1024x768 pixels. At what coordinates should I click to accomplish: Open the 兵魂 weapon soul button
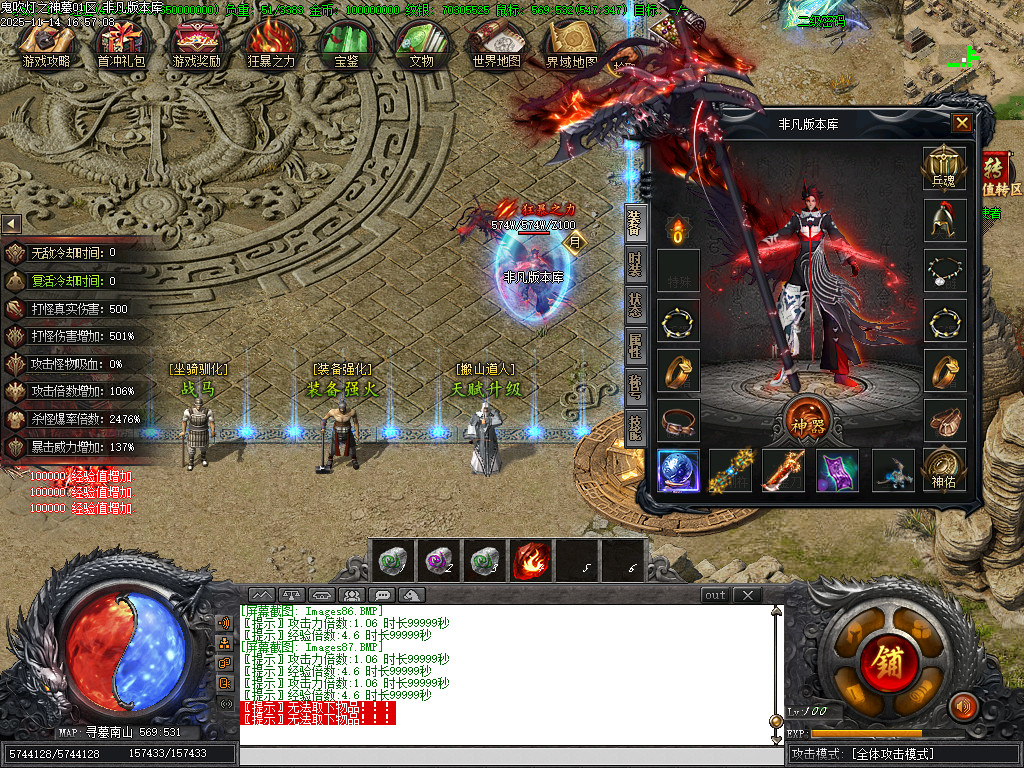click(944, 166)
